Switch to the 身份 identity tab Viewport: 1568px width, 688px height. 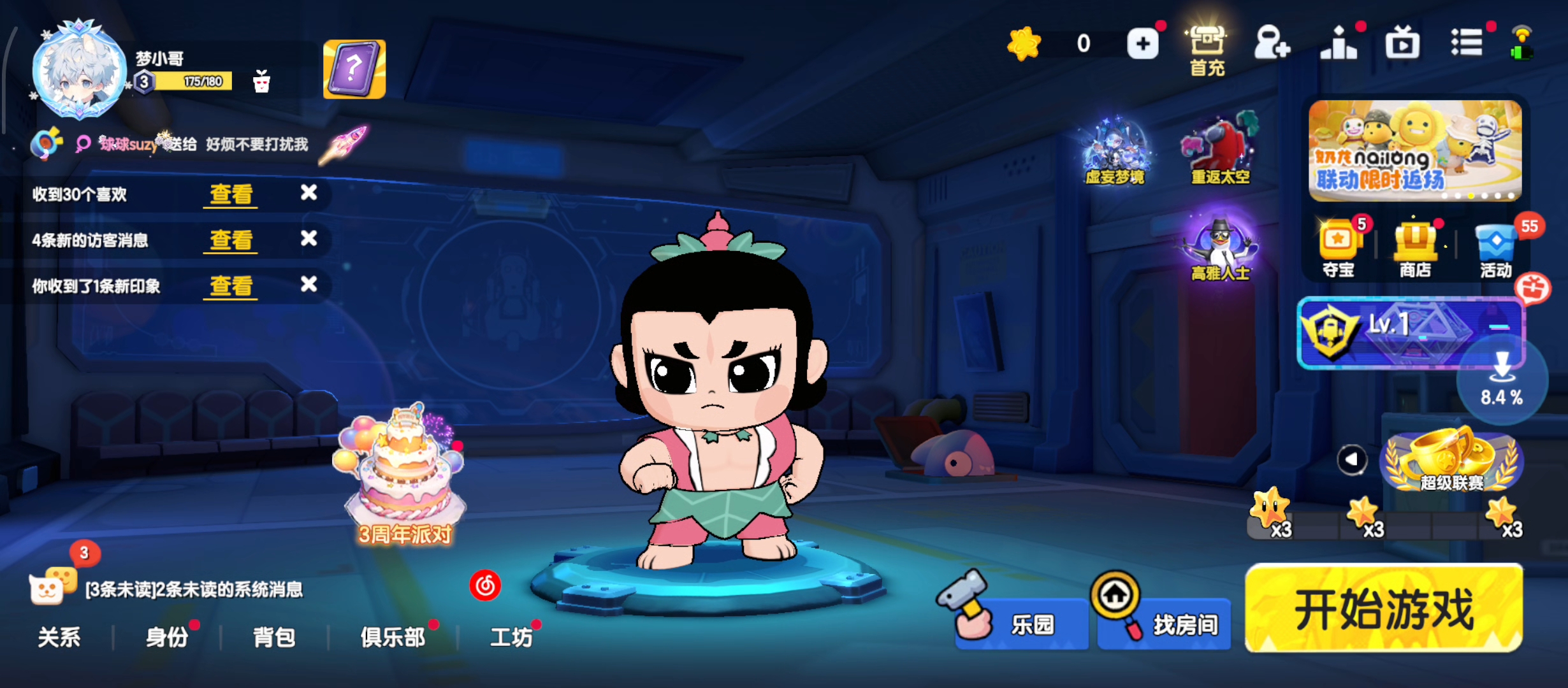pyautogui.click(x=167, y=637)
